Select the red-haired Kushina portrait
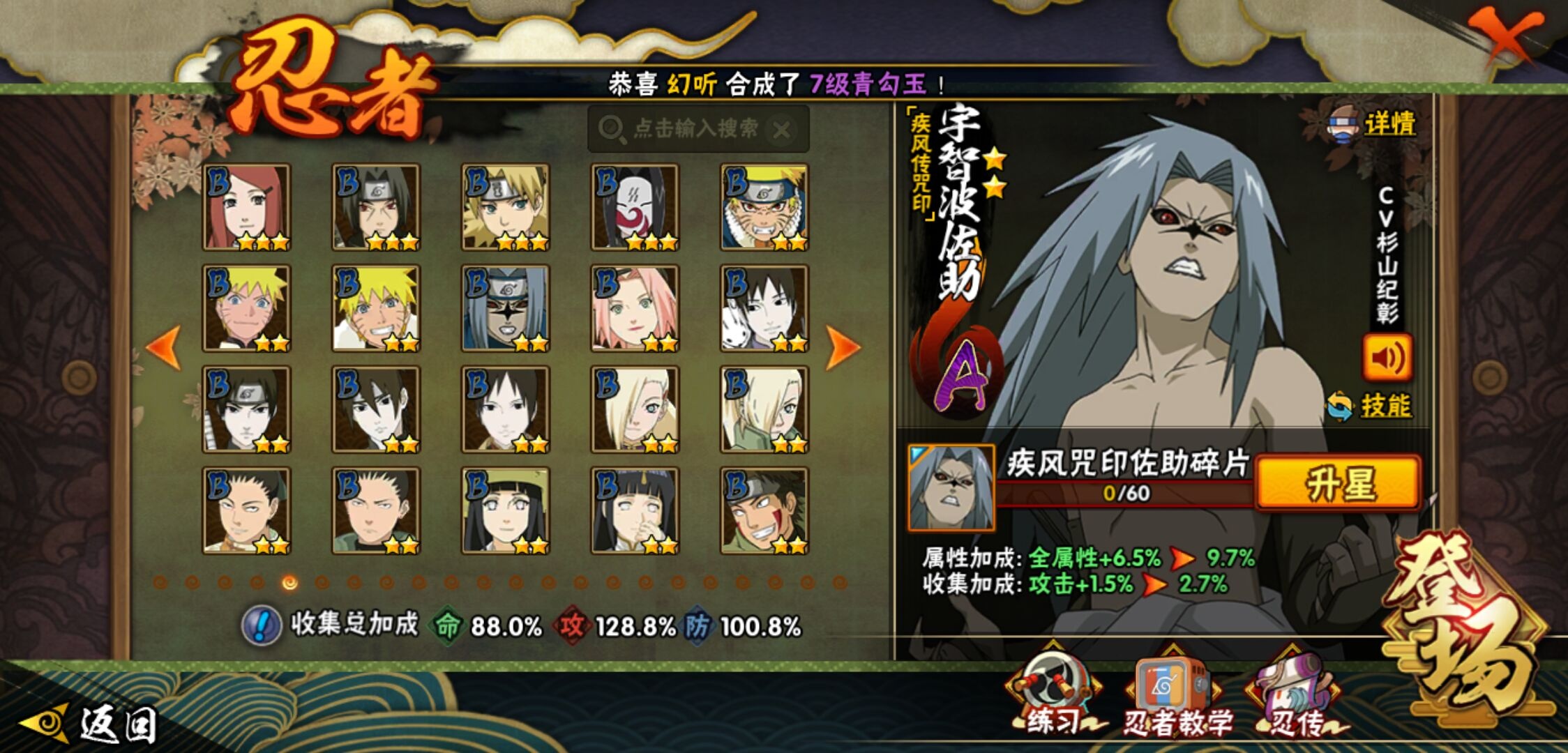Image resolution: width=1568 pixels, height=753 pixels. [x=246, y=207]
